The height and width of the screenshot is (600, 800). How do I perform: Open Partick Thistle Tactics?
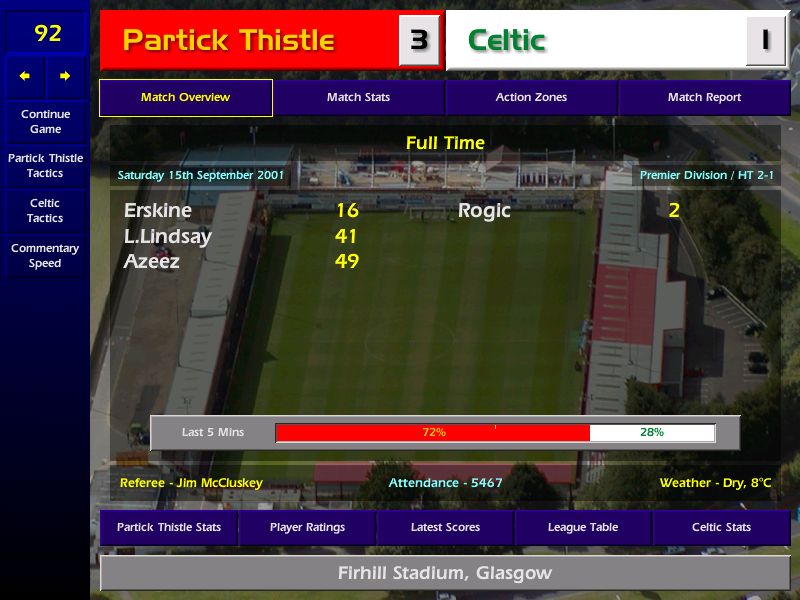pyautogui.click(x=45, y=166)
